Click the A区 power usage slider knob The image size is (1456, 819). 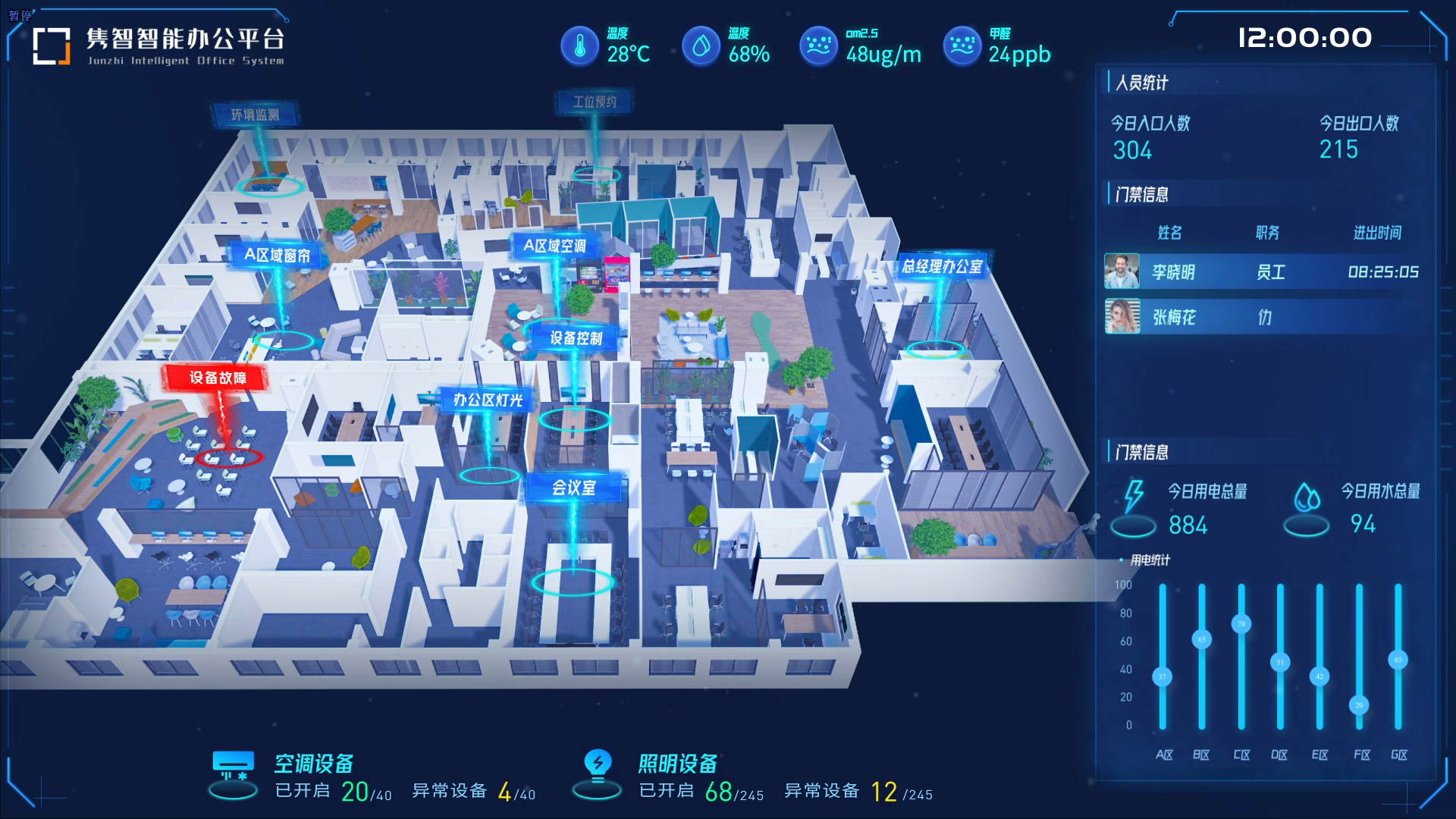[x=1163, y=676]
